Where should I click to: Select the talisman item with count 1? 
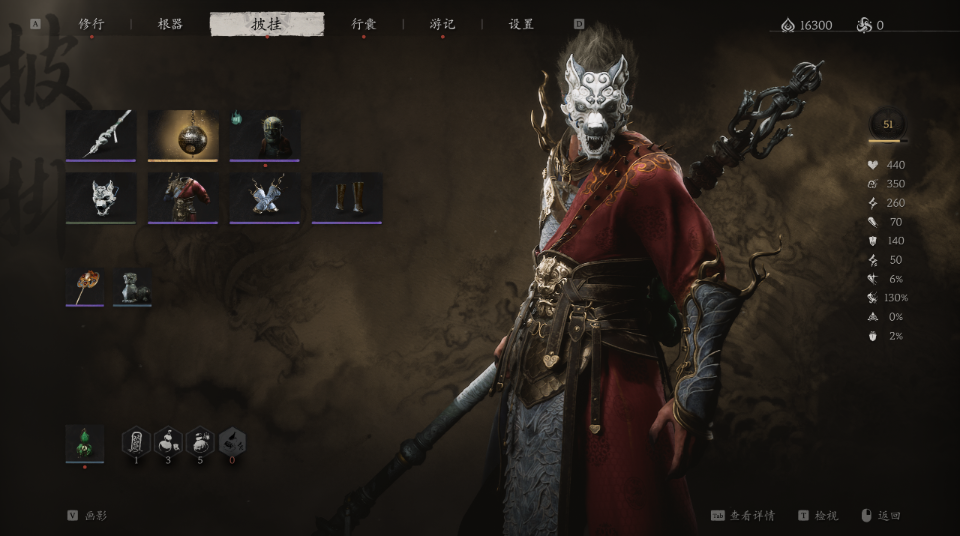pos(136,442)
